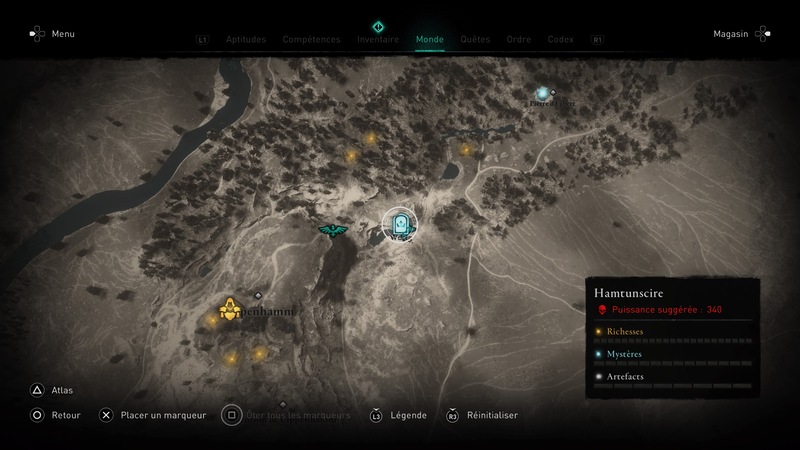Activate Placer un marqueur
This screenshot has width=800, height=450.
click(x=162, y=415)
